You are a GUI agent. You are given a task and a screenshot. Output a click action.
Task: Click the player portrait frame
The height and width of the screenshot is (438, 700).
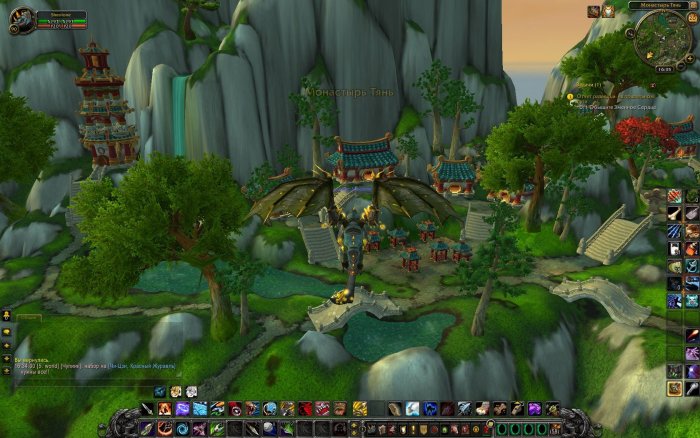[x=21, y=20]
